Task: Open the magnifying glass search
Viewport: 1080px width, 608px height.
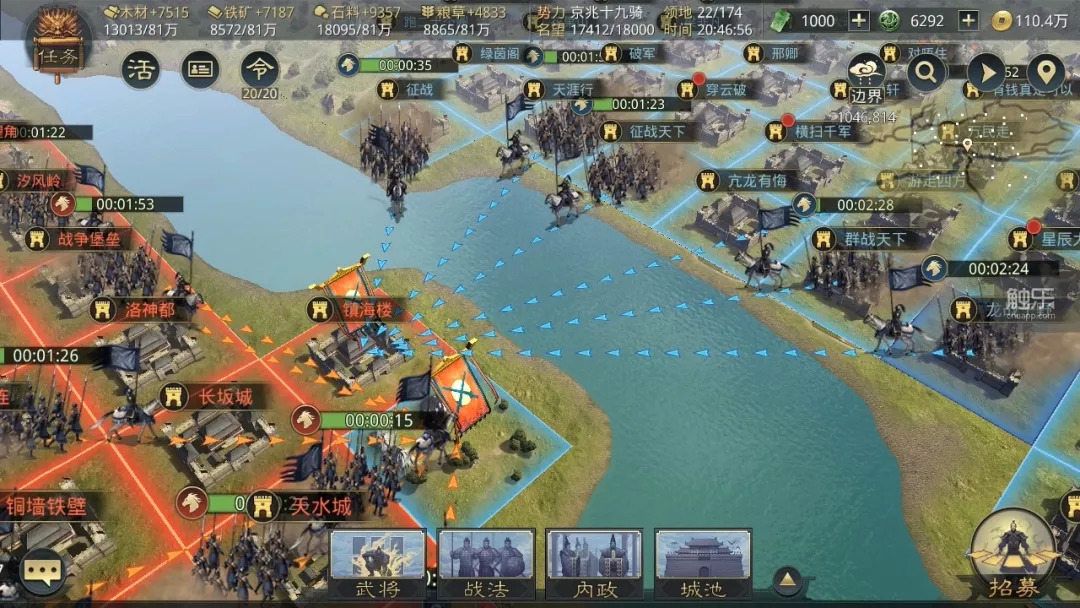Action: point(927,72)
